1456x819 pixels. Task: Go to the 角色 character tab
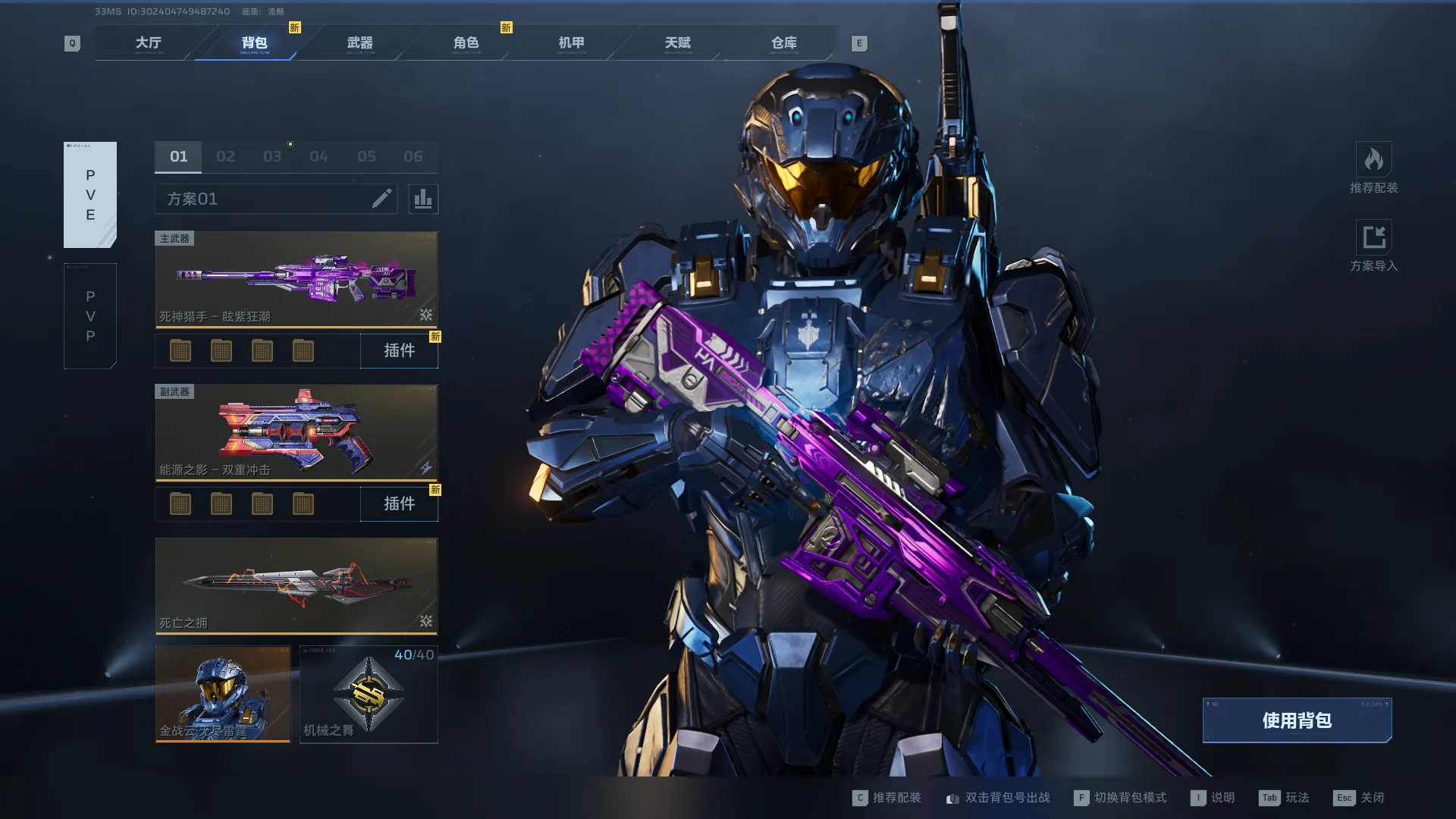[x=466, y=43]
